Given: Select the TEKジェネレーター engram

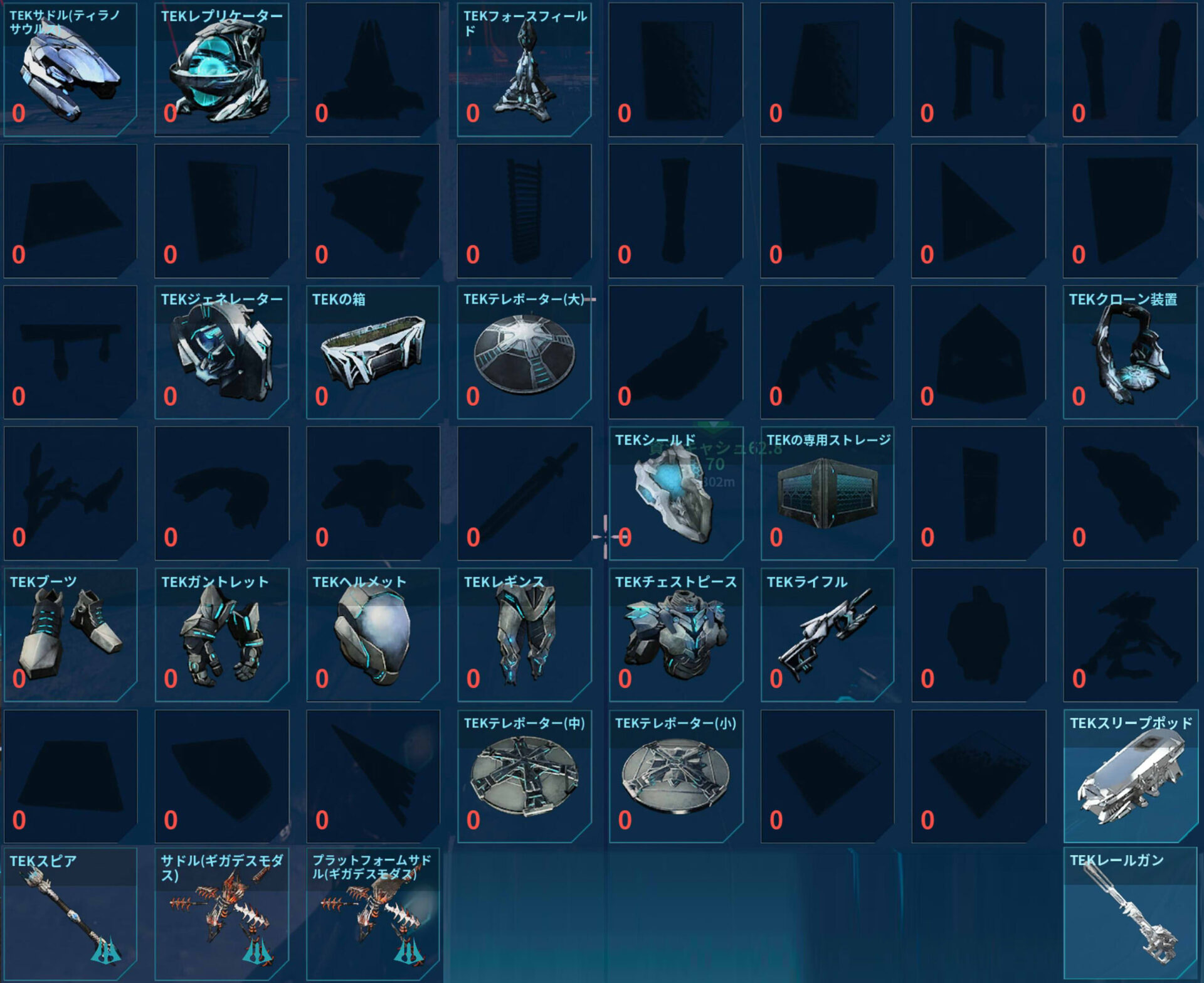Looking at the screenshot, I should click(x=221, y=353).
